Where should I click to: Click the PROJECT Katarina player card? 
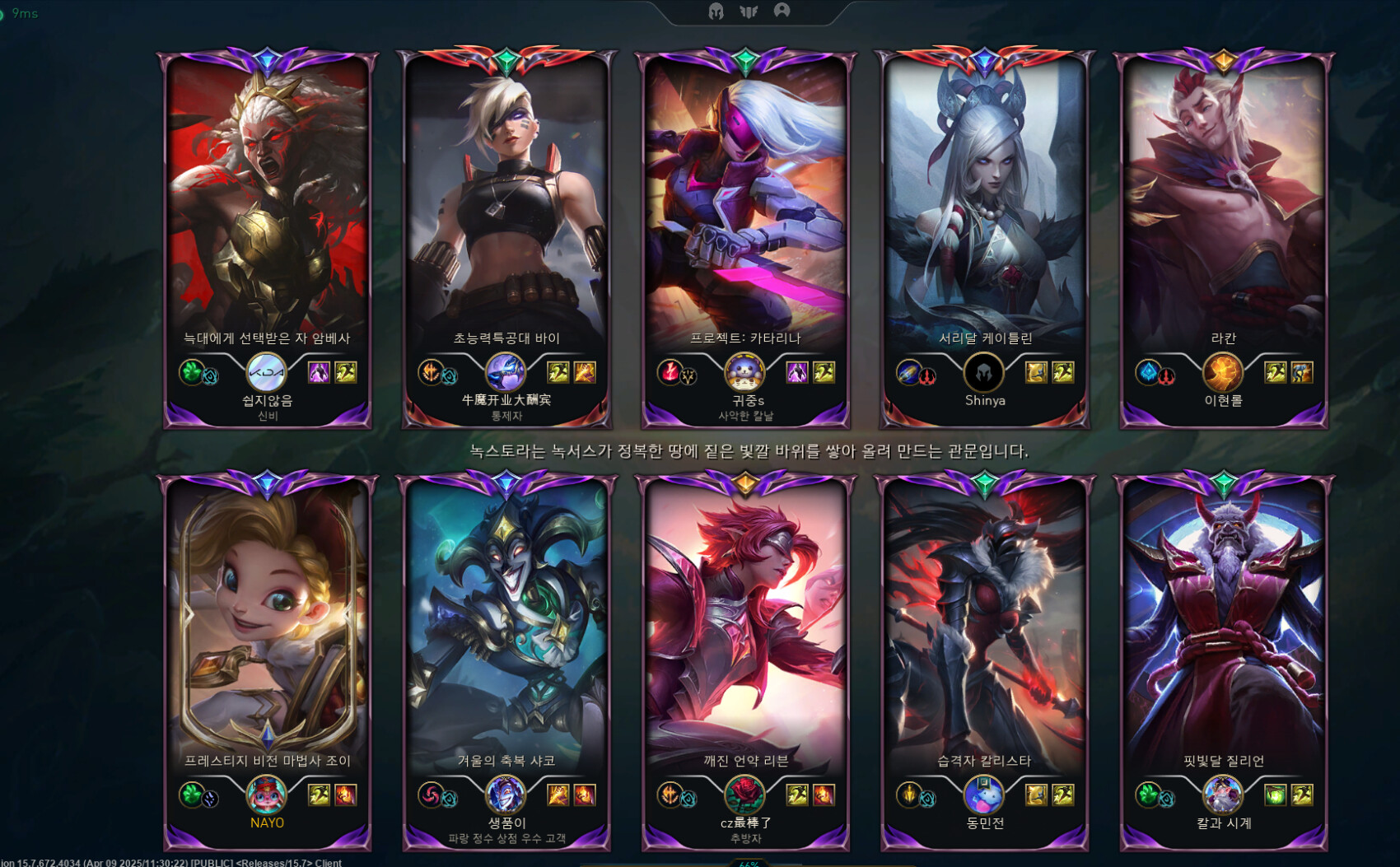[745, 206]
